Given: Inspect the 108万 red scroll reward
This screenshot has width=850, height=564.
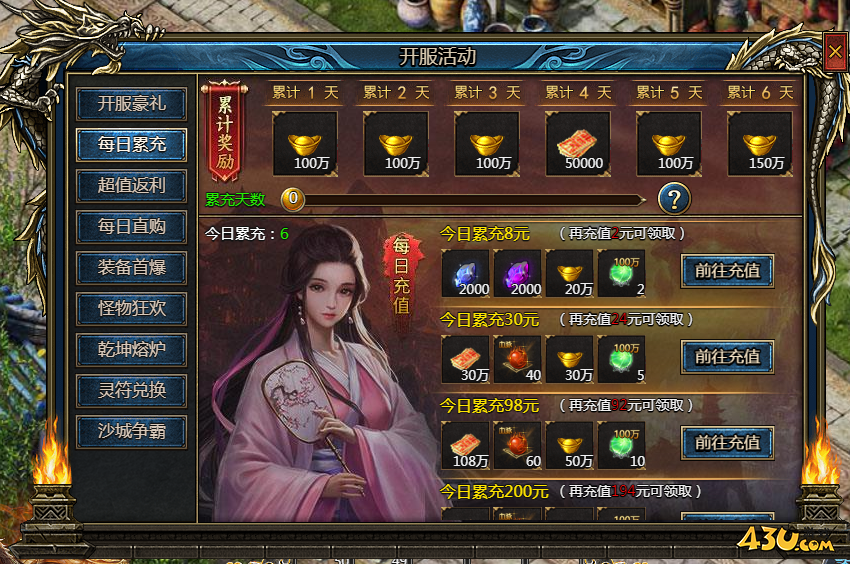Looking at the screenshot, I should tap(466, 445).
